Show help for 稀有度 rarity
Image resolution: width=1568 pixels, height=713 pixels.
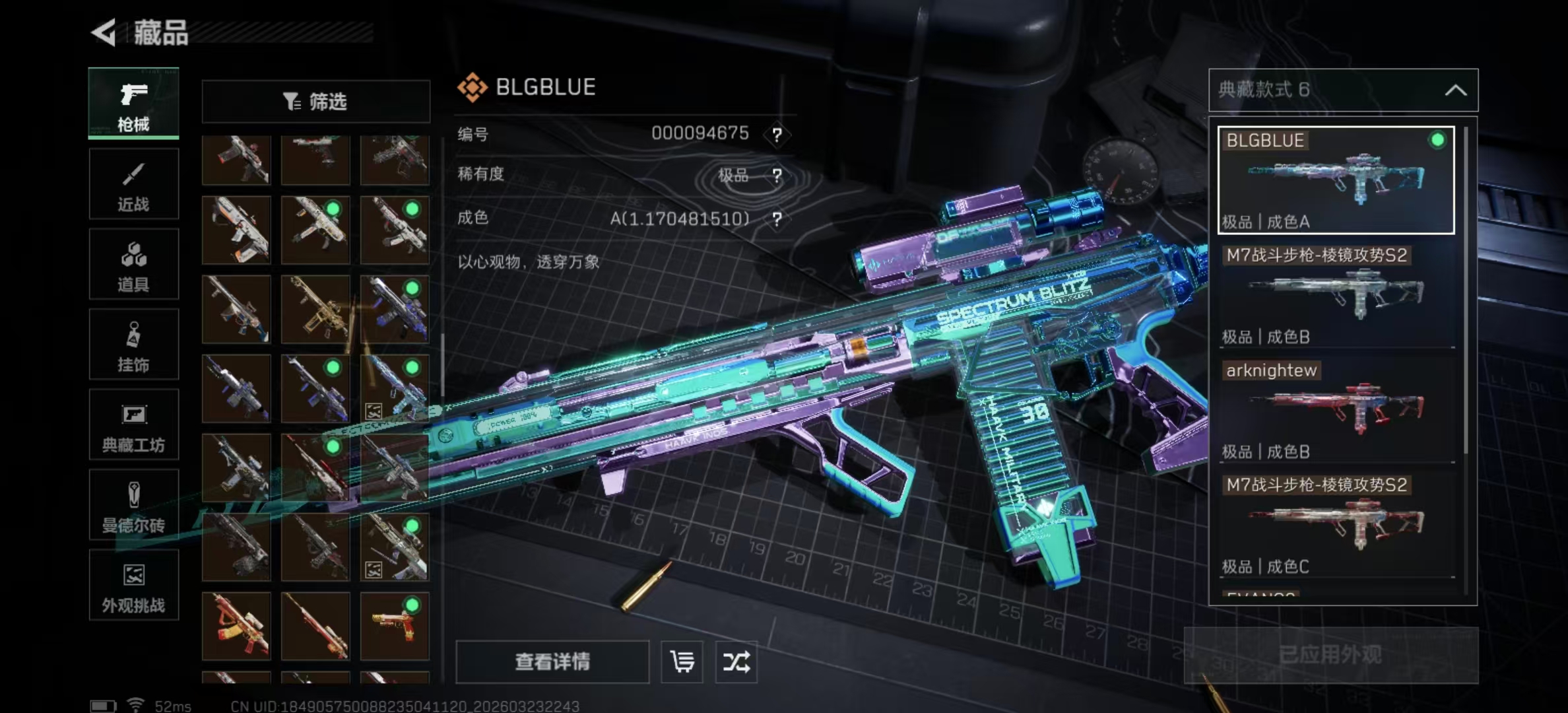pos(777,176)
